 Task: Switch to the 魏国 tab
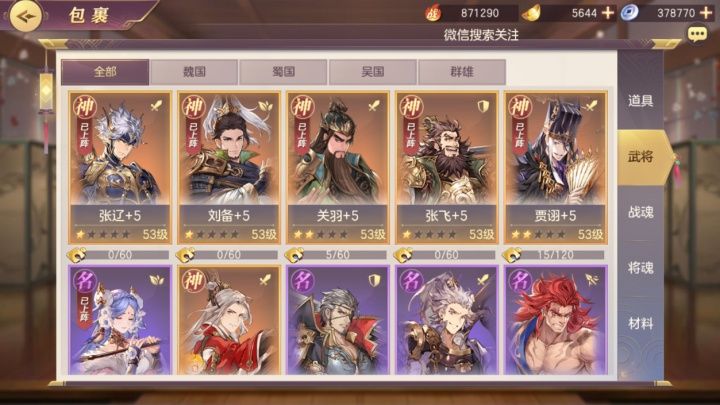pos(194,72)
